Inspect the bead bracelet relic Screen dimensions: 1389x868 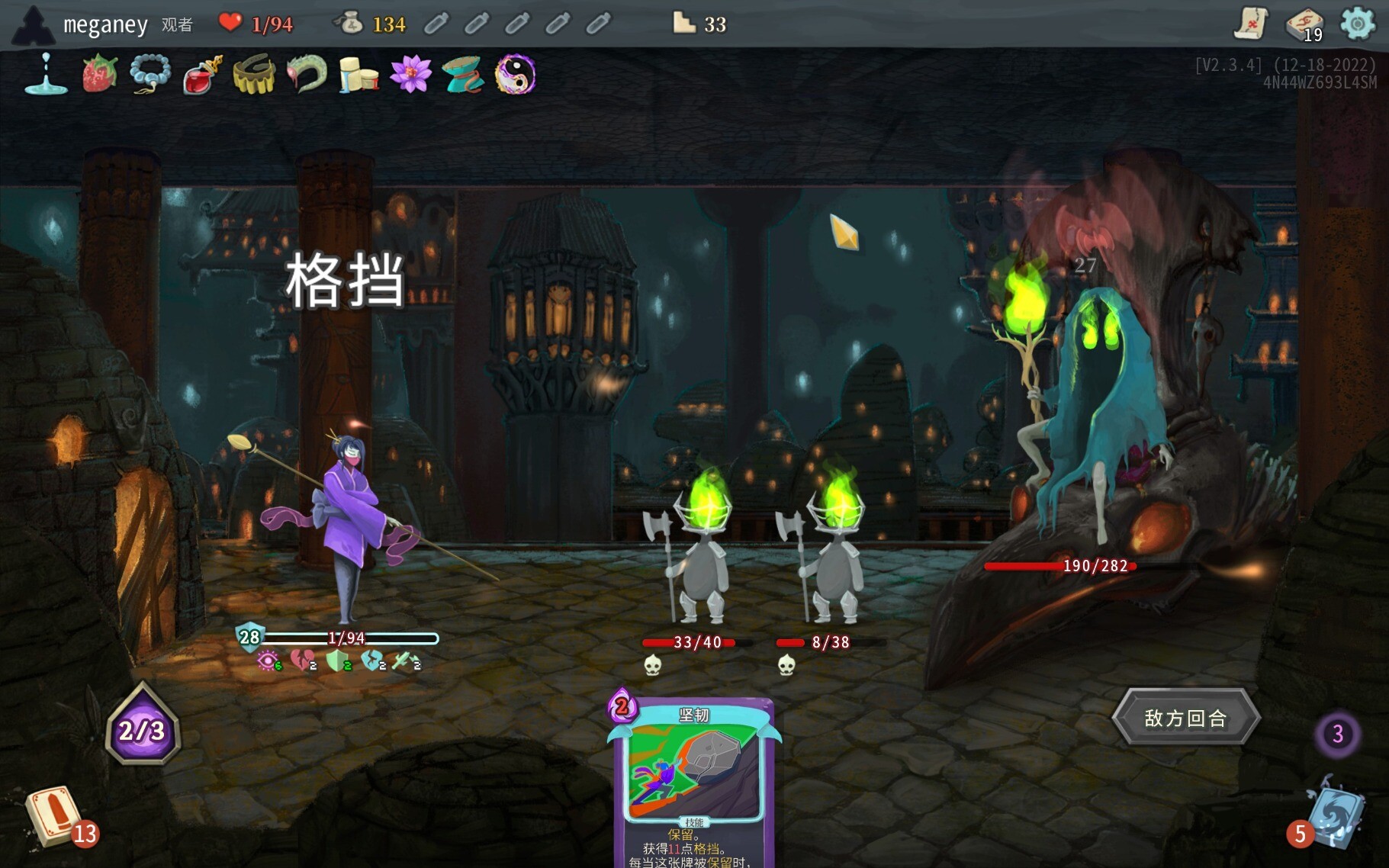[x=150, y=75]
